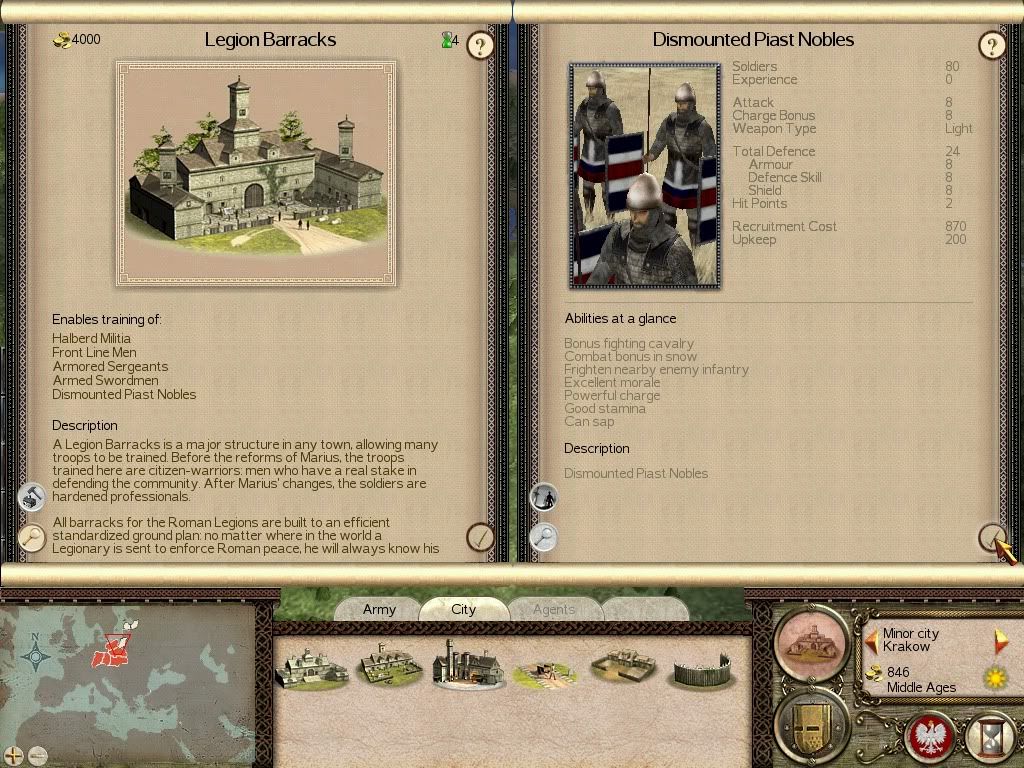Click the magnifying glass on the Legion Barracks scroll
Image resolution: width=1024 pixels, height=768 pixels.
(33, 537)
